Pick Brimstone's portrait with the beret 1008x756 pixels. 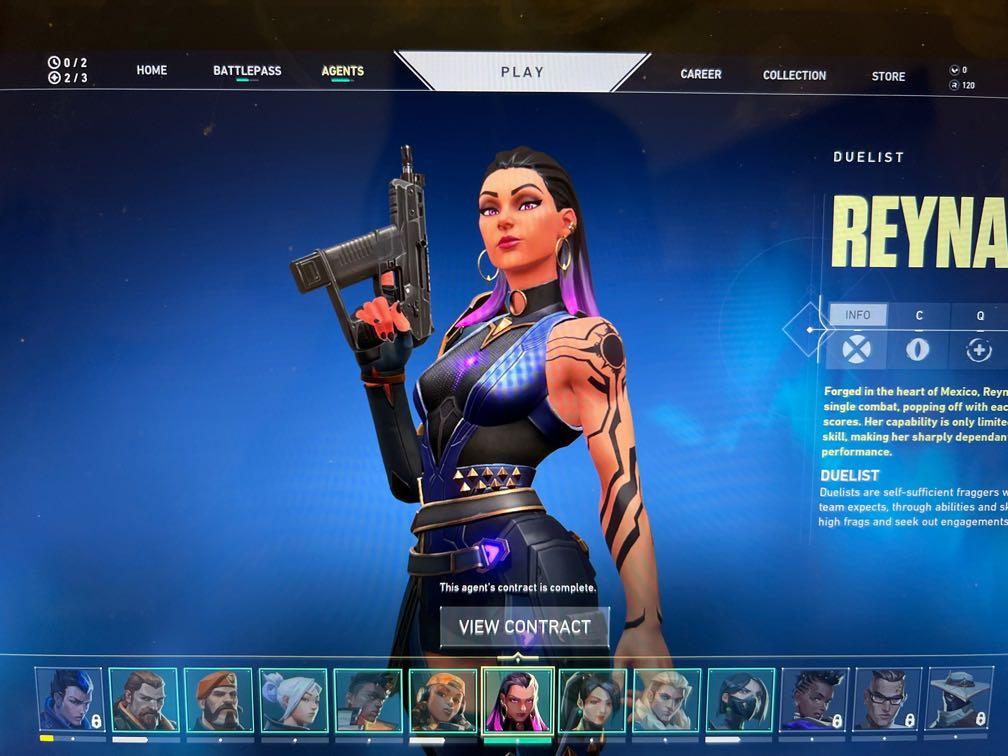[x=218, y=700]
